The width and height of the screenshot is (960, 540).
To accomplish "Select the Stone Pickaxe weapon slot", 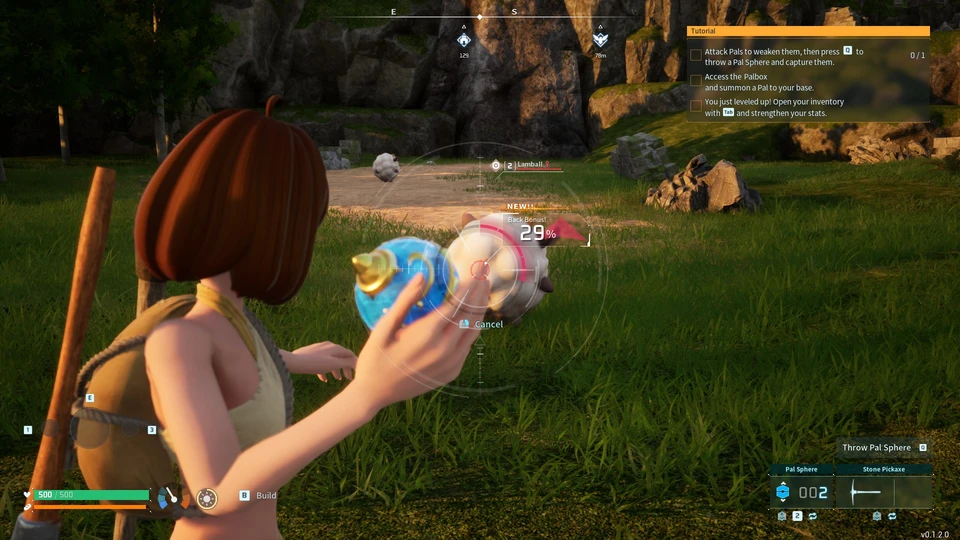I will pyautogui.click(x=883, y=492).
